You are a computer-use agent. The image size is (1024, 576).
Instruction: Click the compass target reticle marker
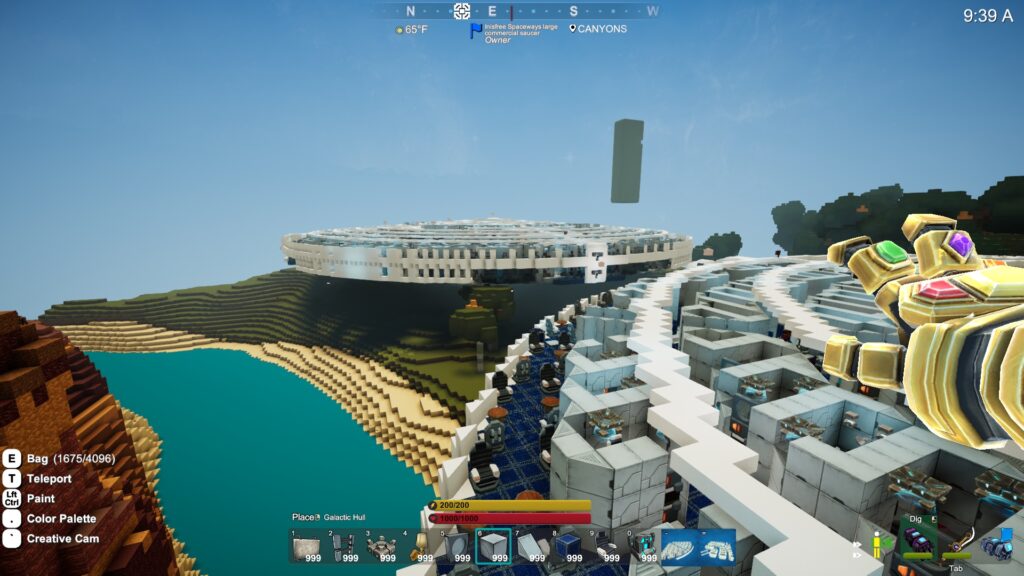[x=462, y=11]
